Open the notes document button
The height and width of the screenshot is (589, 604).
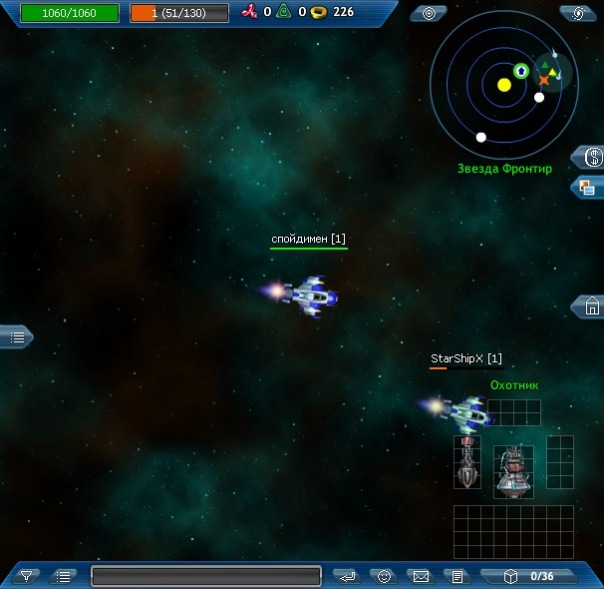pos(457,576)
